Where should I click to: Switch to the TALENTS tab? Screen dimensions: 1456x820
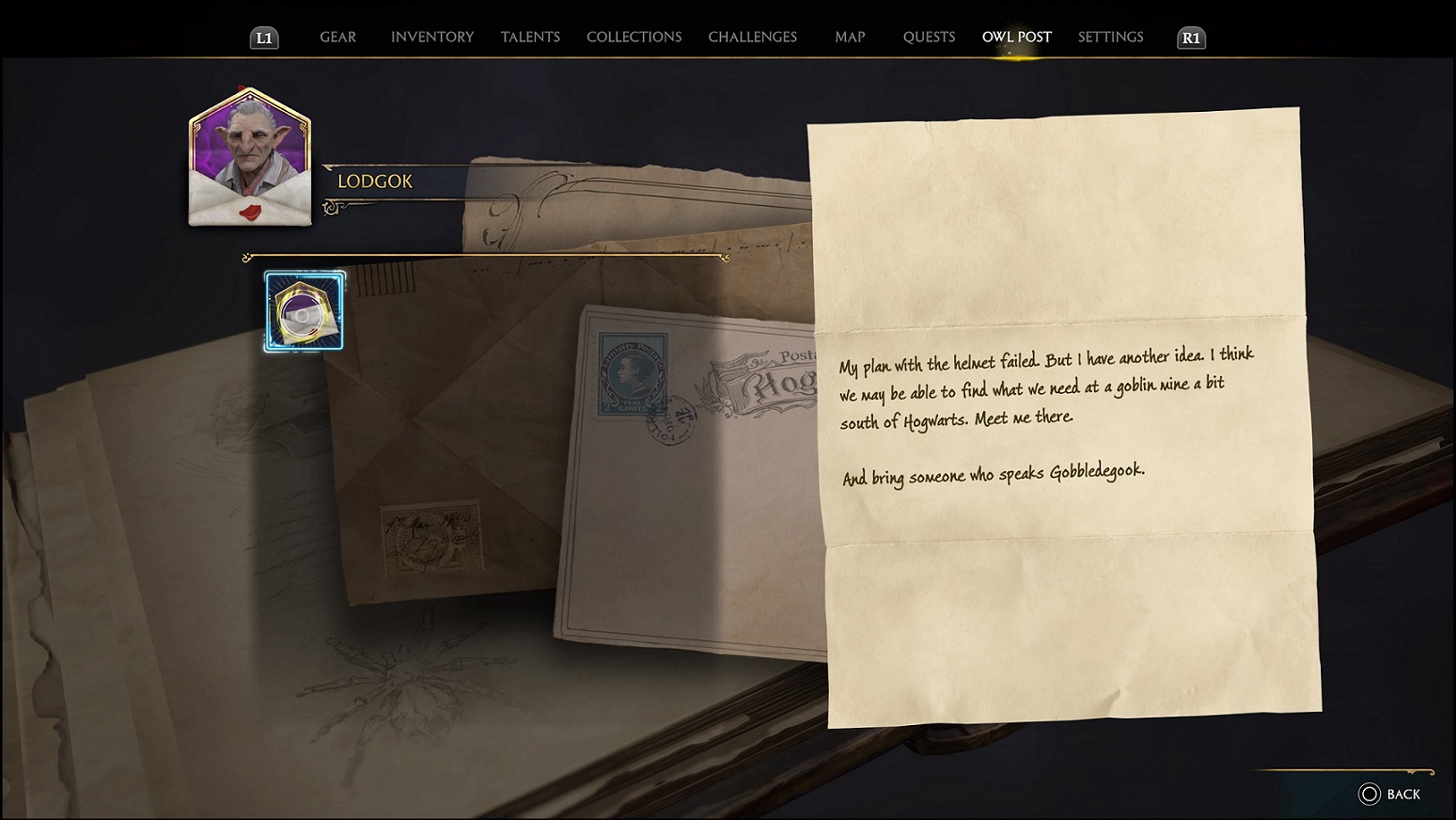tap(530, 37)
